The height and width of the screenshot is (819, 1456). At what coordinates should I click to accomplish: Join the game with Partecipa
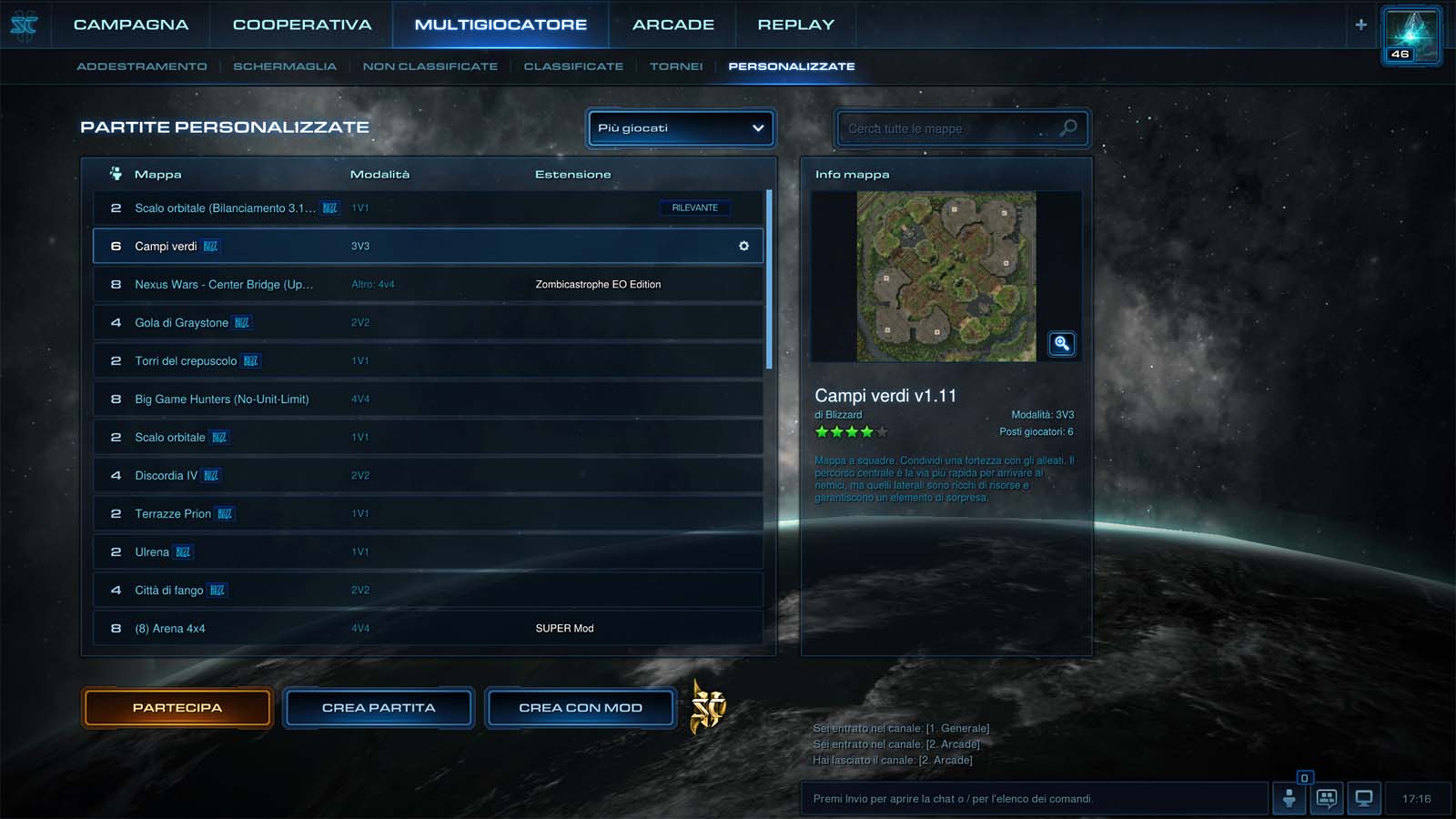point(177,708)
